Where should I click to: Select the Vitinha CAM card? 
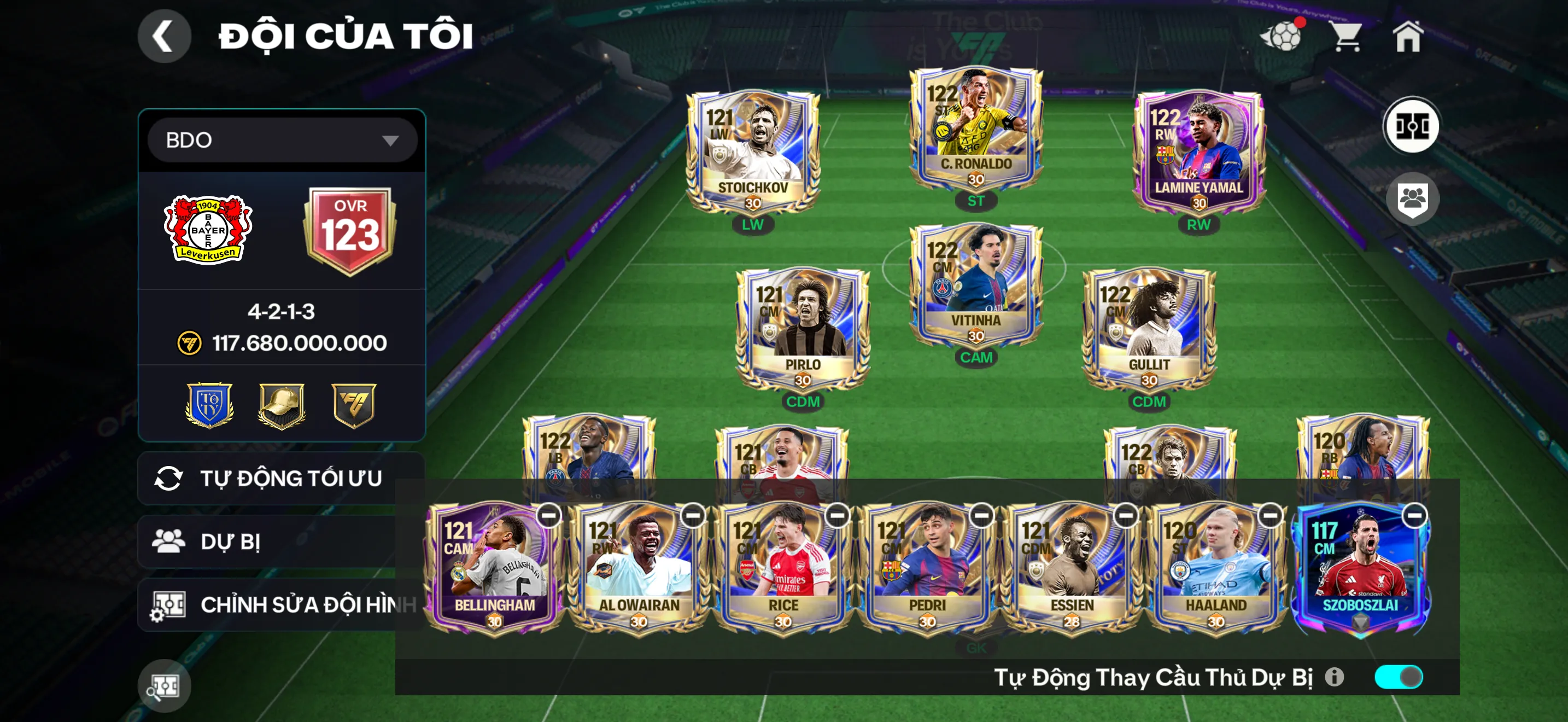975,286
